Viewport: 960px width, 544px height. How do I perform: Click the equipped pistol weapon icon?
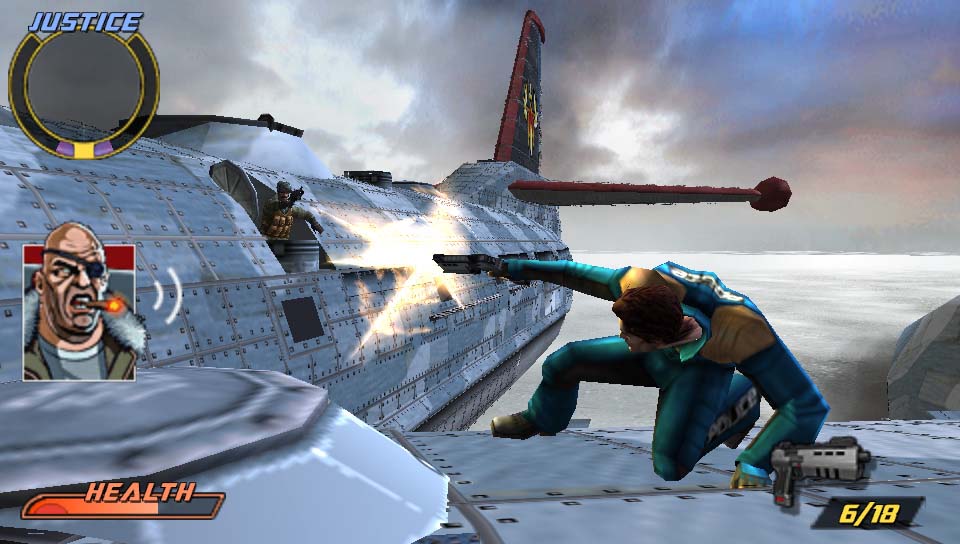click(819, 464)
